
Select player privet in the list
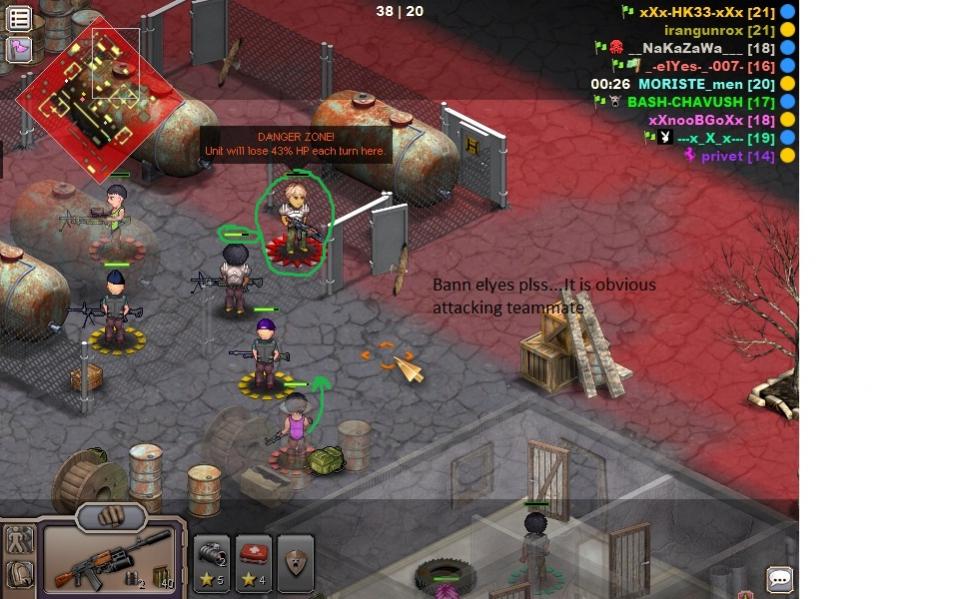click(737, 156)
